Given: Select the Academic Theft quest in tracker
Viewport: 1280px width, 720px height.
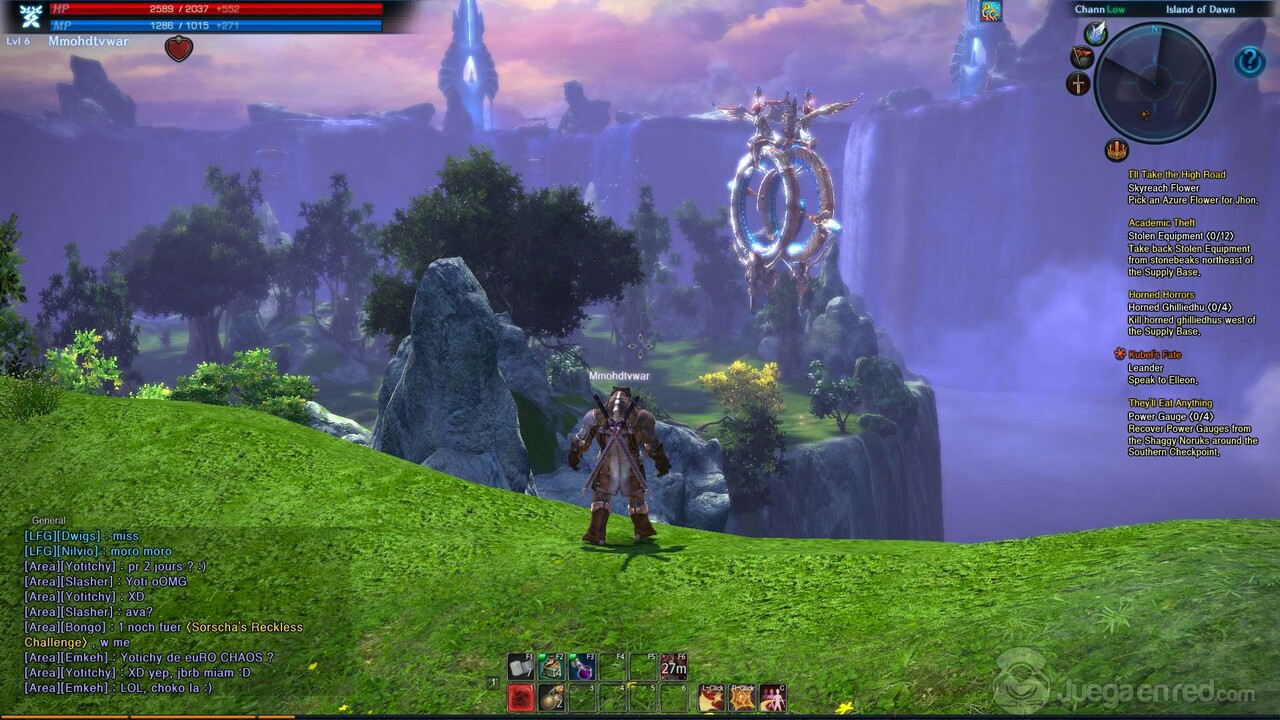Looking at the screenshot, I should click(1161, 223).
